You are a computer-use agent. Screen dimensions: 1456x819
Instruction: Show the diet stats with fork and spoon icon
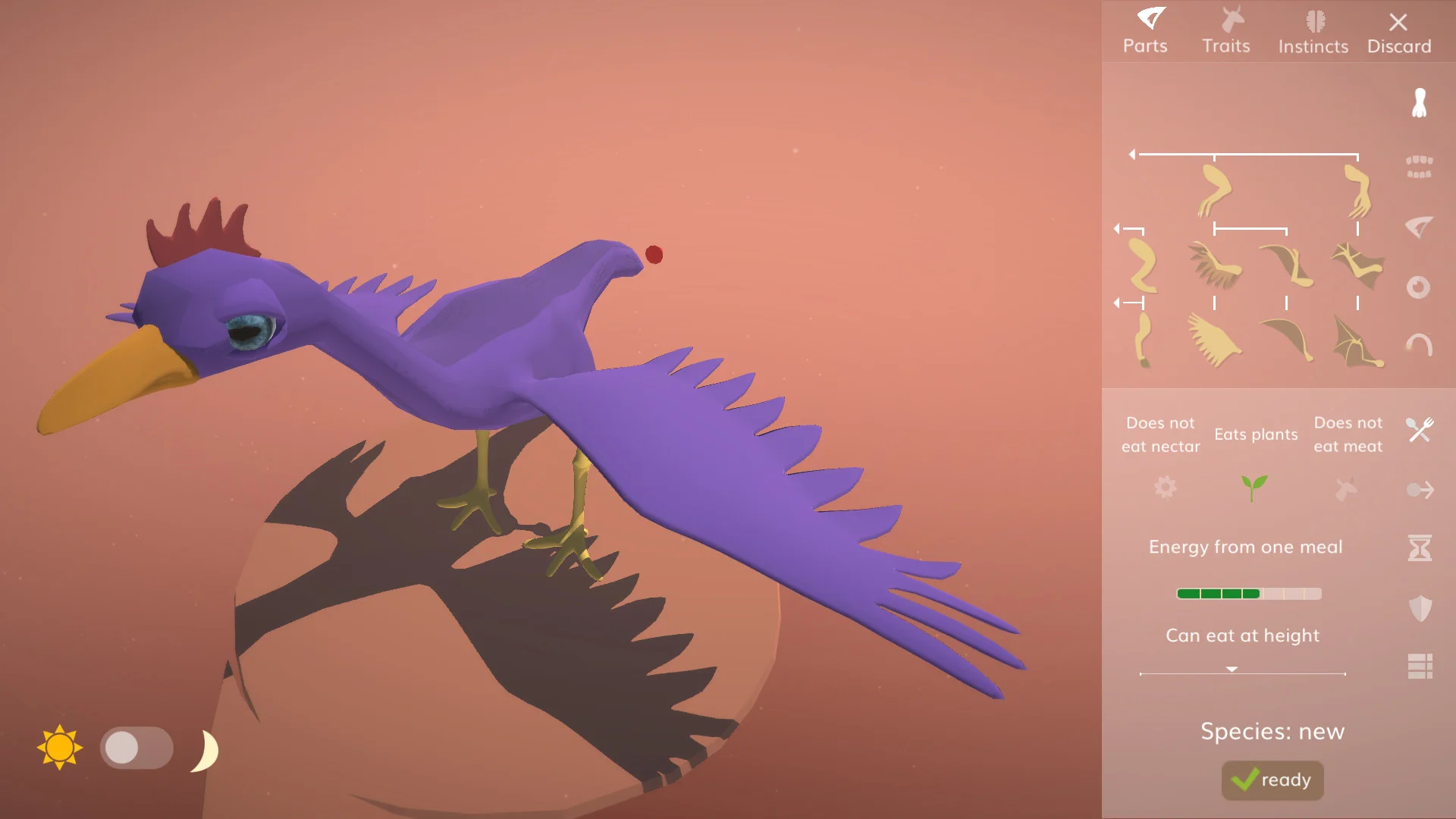pos(1420,430)
